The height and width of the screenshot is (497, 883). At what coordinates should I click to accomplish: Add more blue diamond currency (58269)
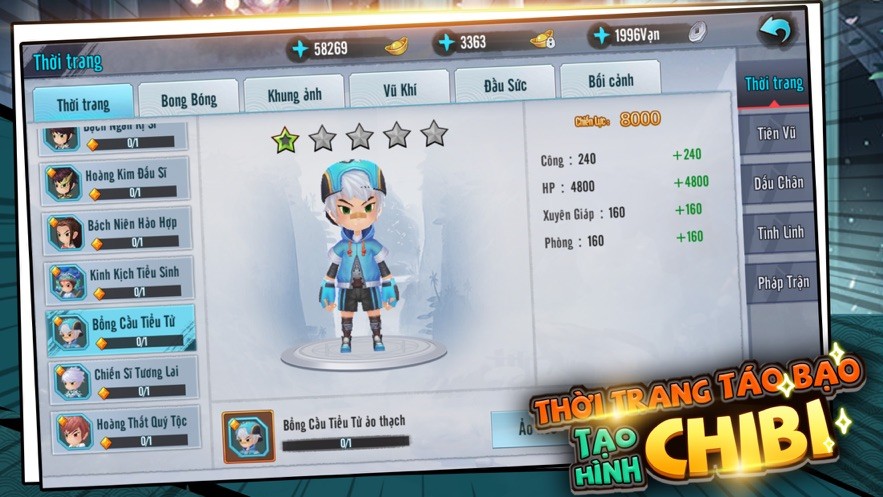coord(299,48)
